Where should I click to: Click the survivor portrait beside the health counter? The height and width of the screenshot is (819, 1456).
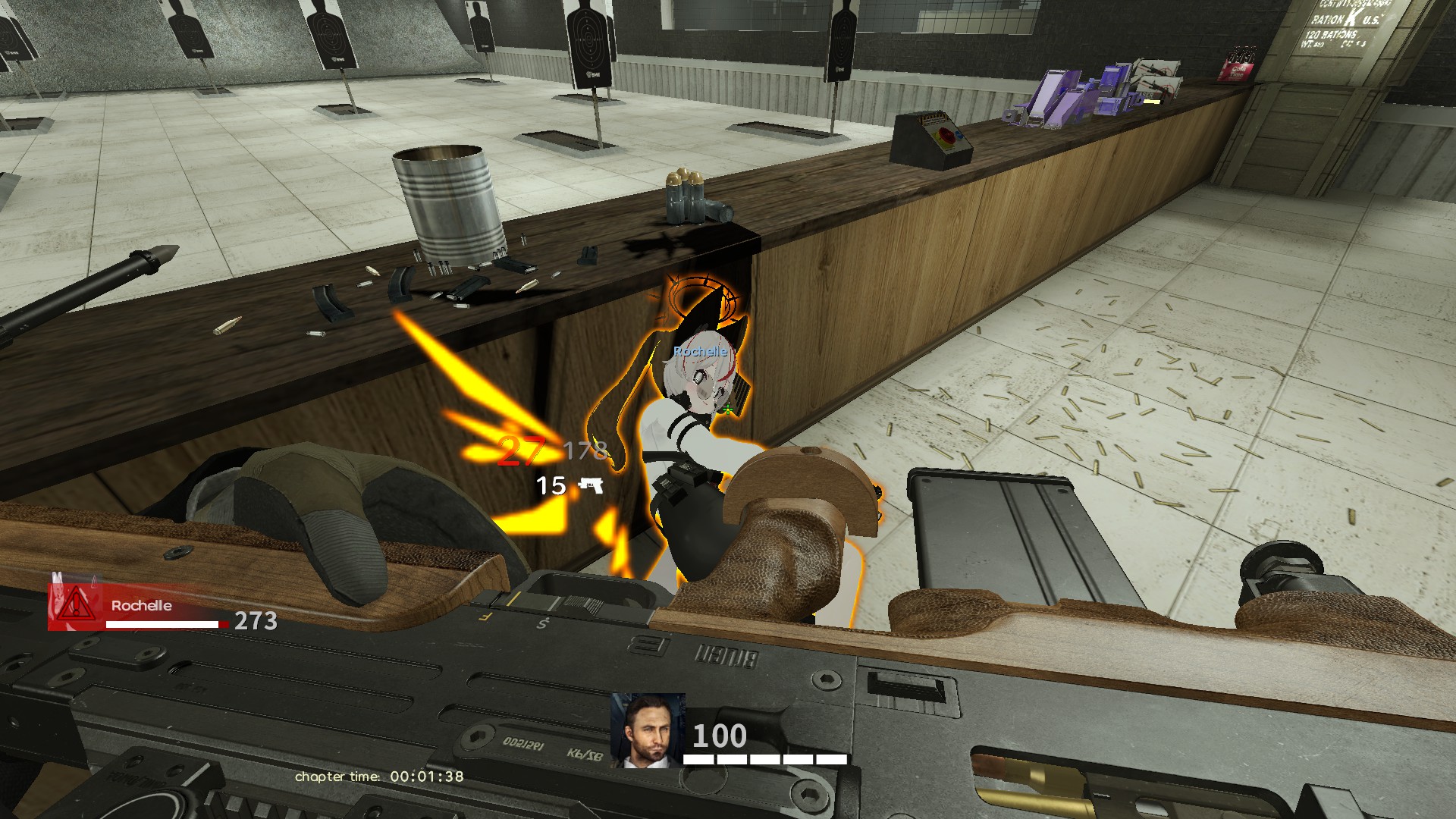[648, 730]
